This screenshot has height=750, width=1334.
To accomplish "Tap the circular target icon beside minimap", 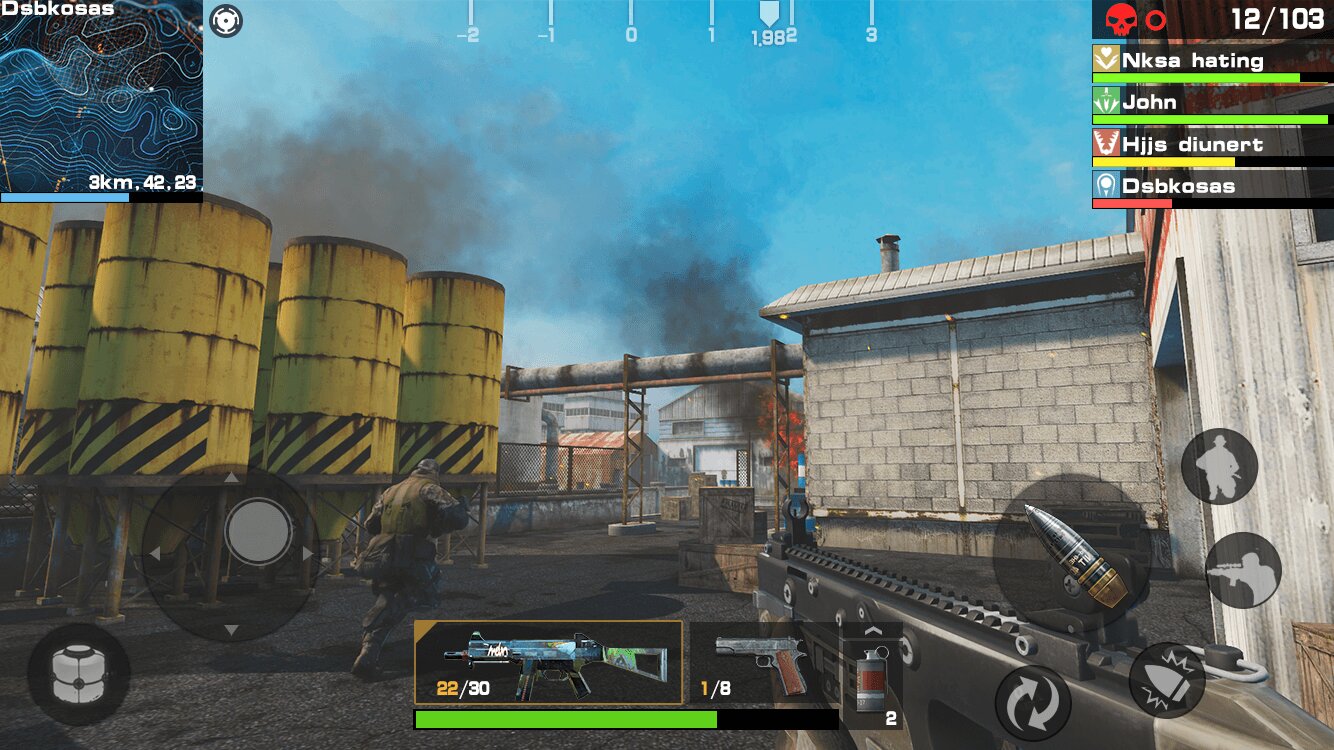I will click(226, 20).
